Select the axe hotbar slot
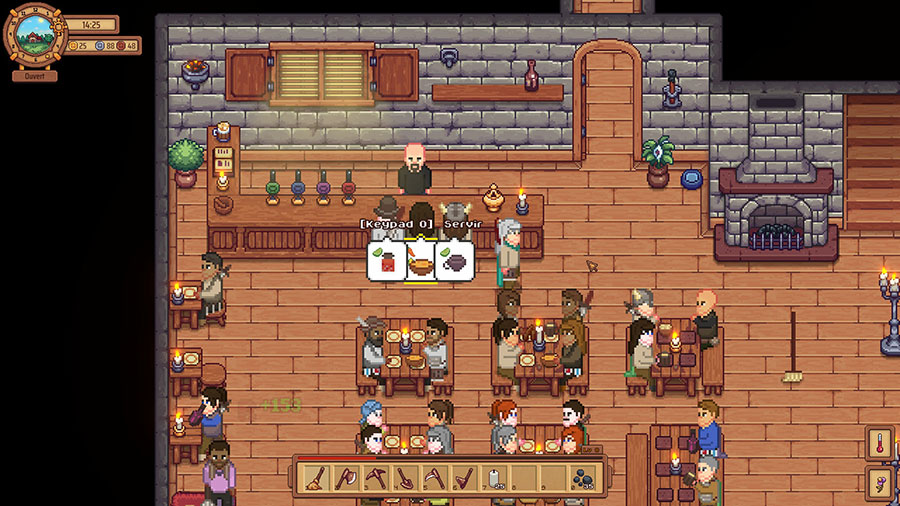This screenshot has height=506, width=900. [x=346, y=478]
